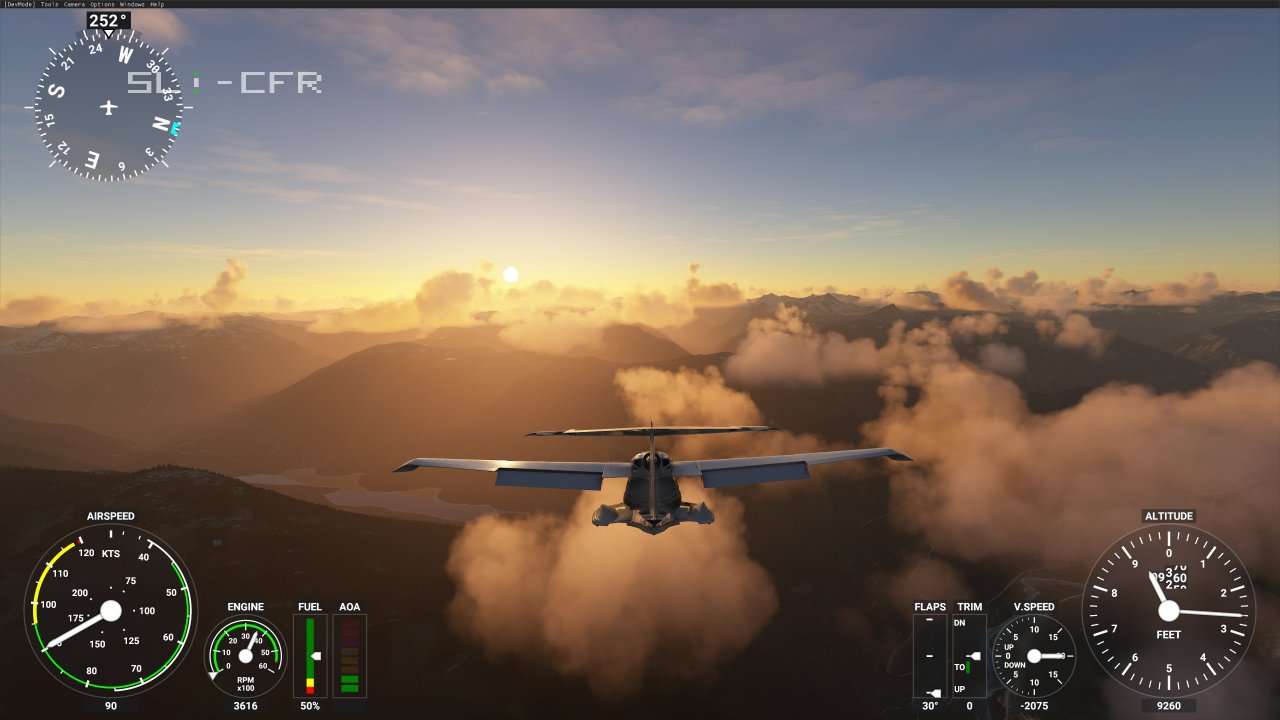
Task: Click the FLAPS indicator column
Action: click(x=930, y=655)
